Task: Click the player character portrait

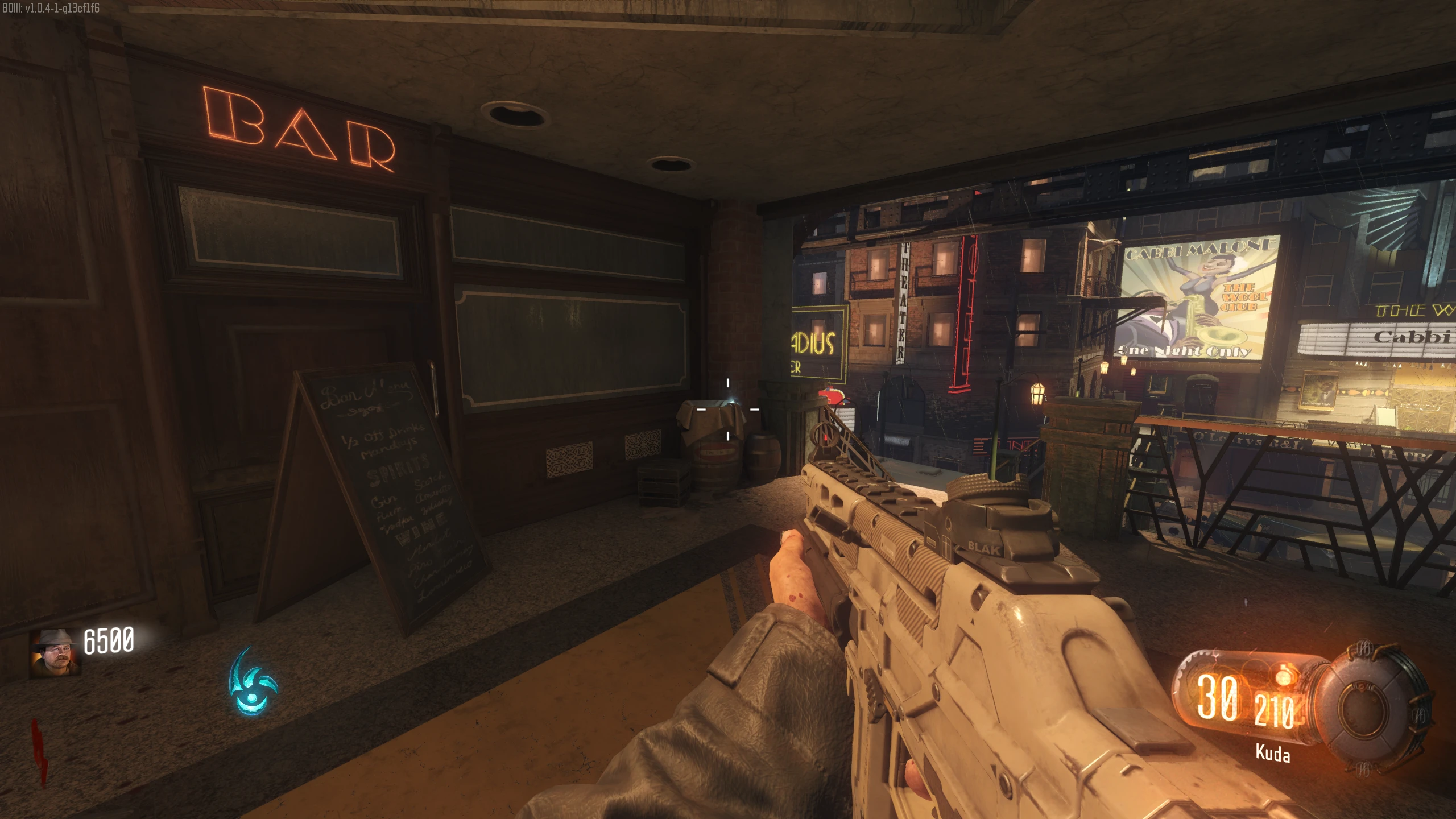Action: pos(55,653)
